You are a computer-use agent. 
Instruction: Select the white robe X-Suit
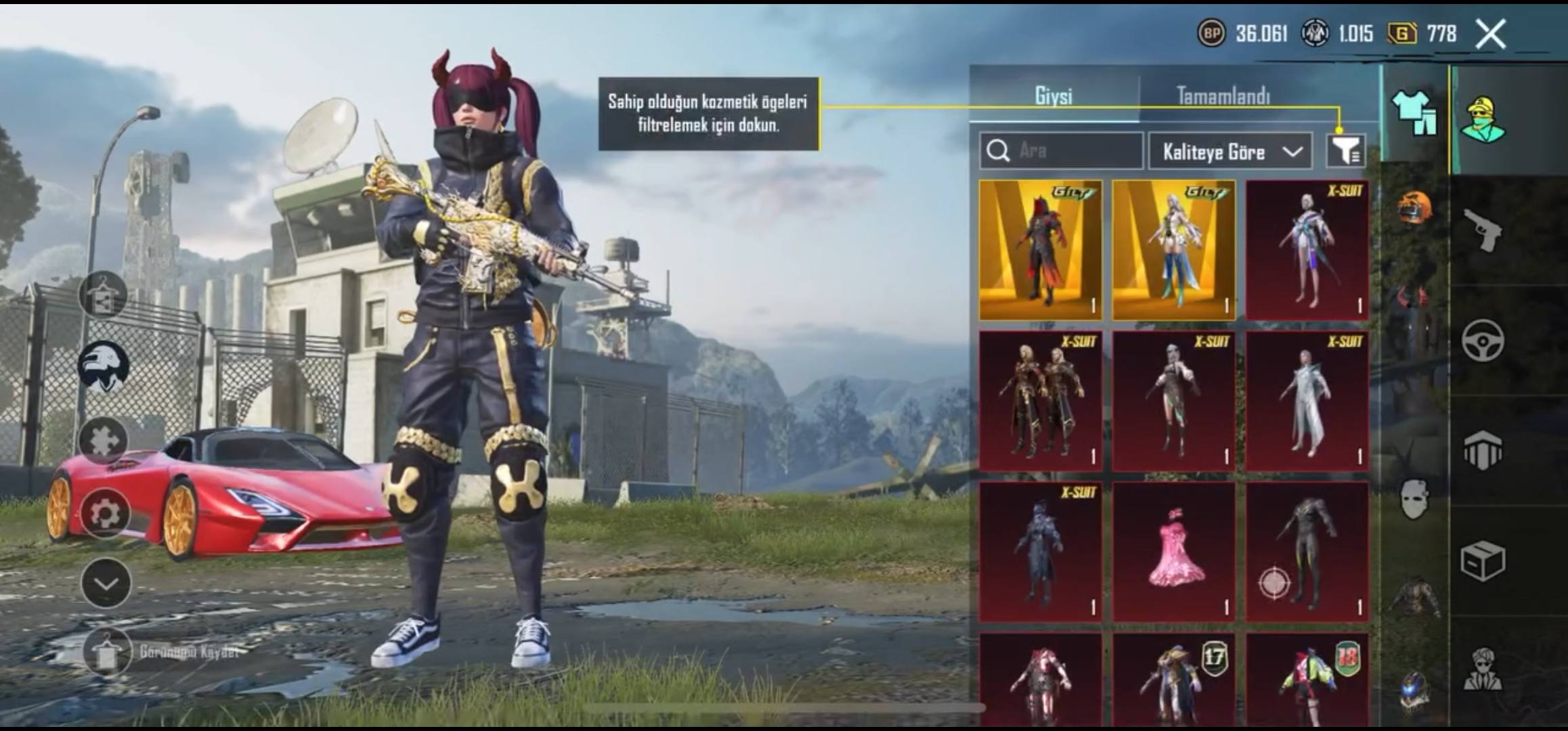point(1307,401)
